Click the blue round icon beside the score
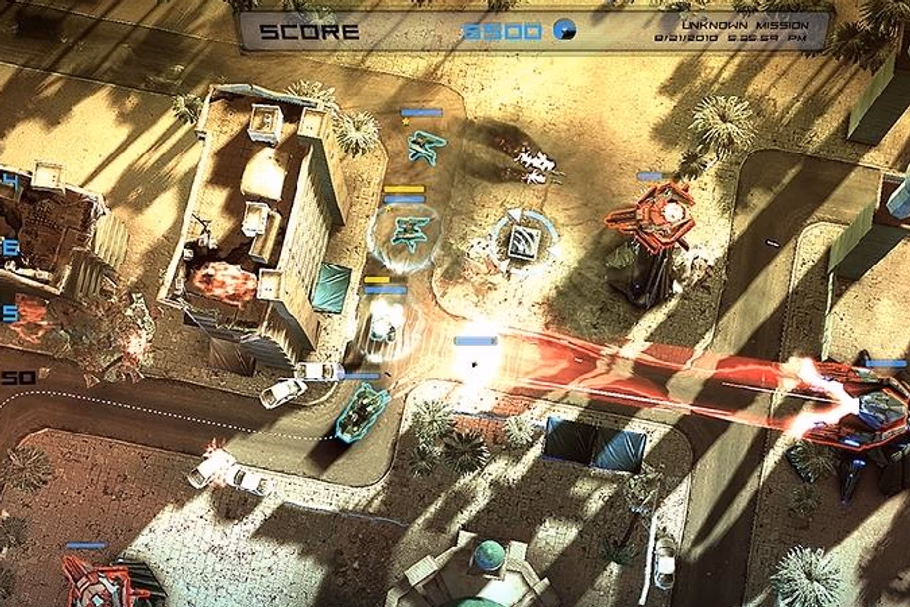910x607 pixels. coord(563,31)
